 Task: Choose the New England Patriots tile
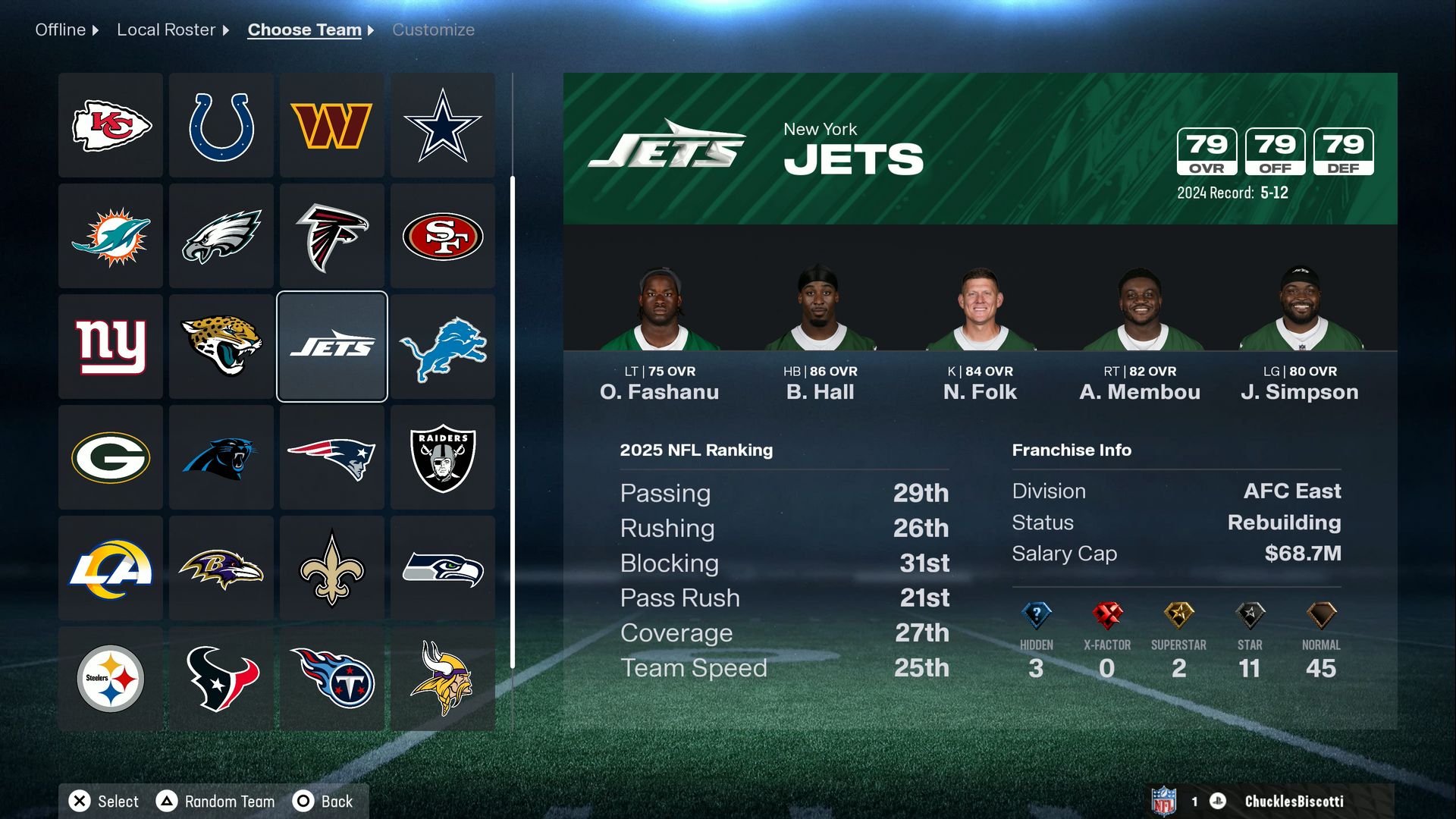click(332, 457)
